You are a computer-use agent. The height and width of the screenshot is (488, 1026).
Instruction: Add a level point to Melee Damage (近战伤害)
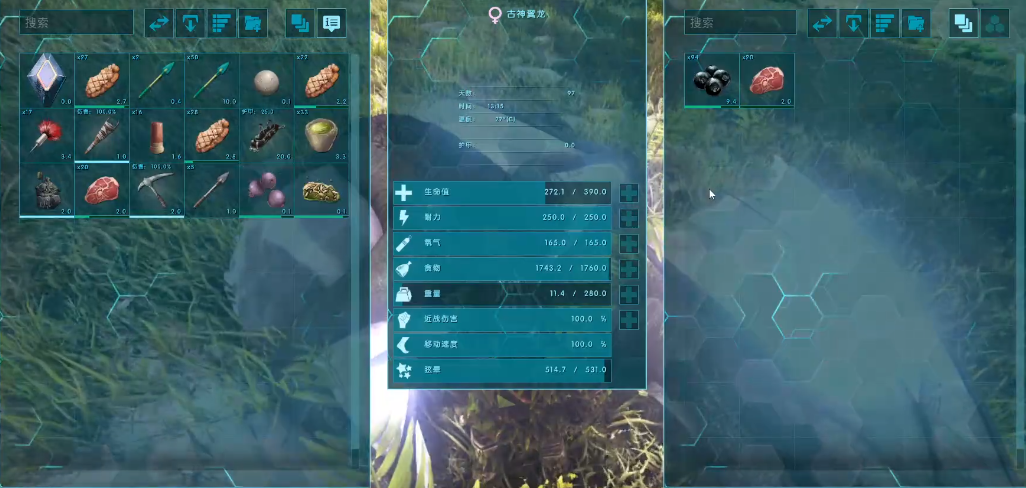coord(629,320)
